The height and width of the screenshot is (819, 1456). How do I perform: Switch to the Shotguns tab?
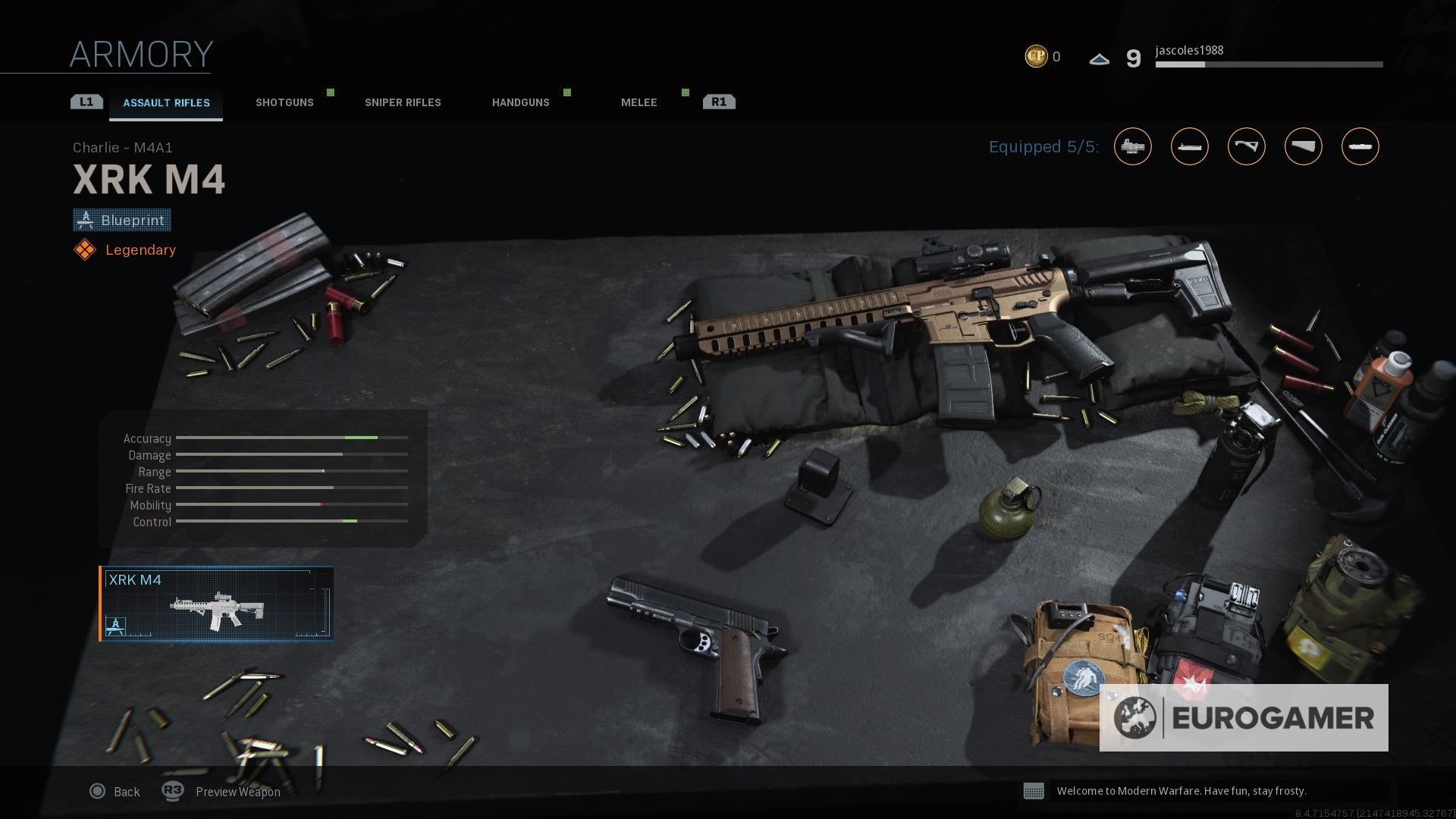pos(284,102)
